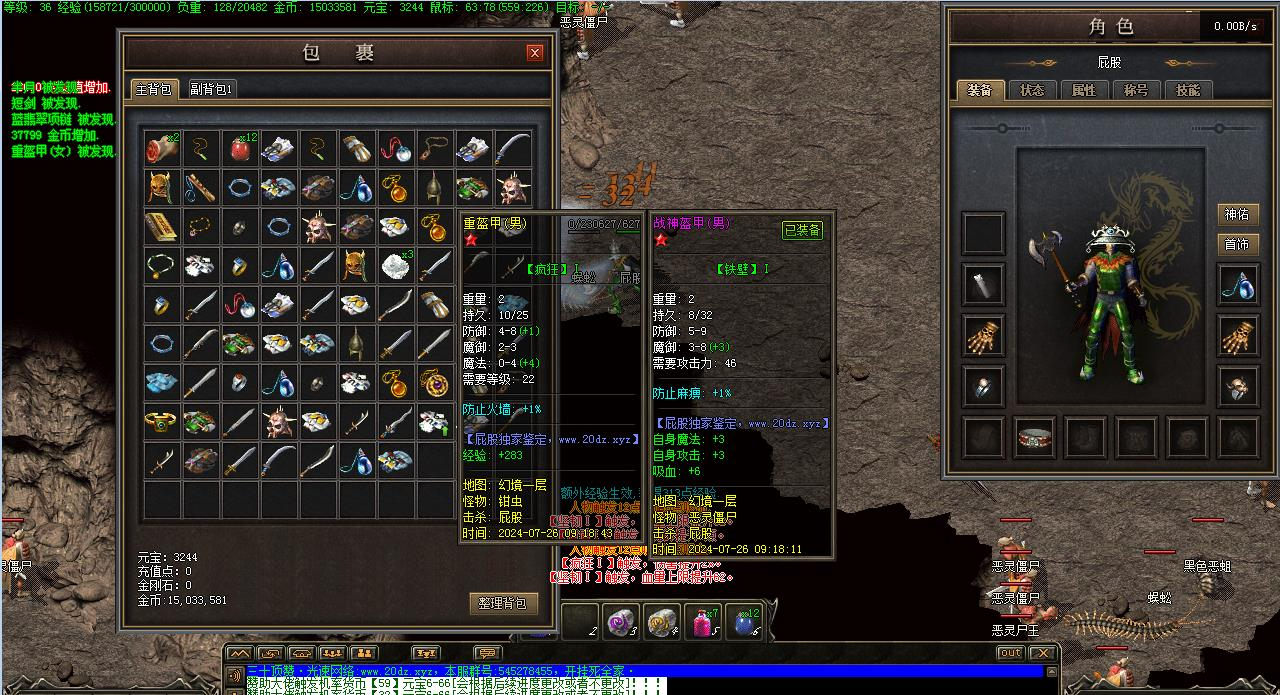This screenshot has height=695, width=1280.
Task: Select the 装备 equipment tab
Action: (x=979, y=90)
